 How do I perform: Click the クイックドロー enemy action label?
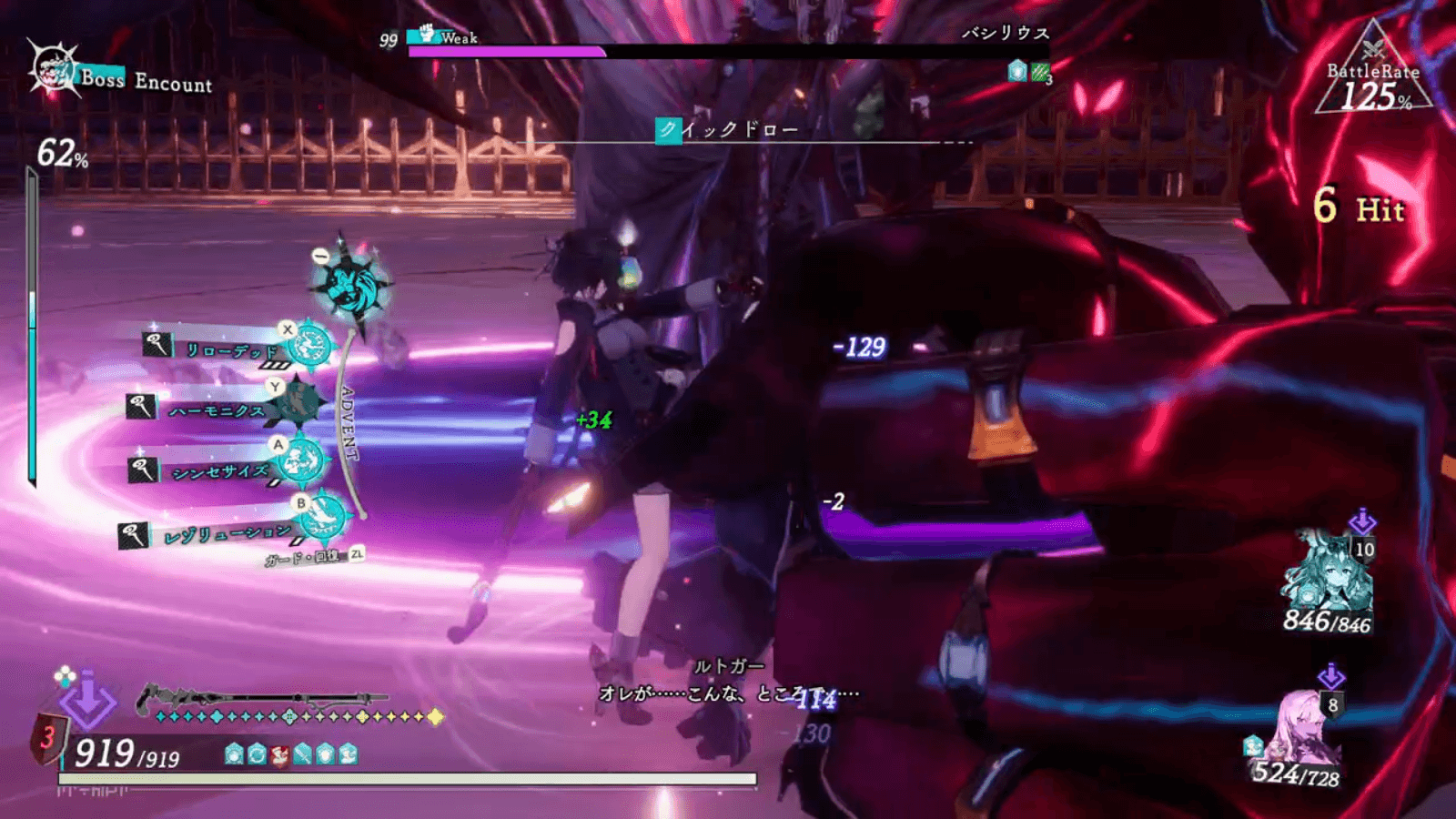point(728,130)
